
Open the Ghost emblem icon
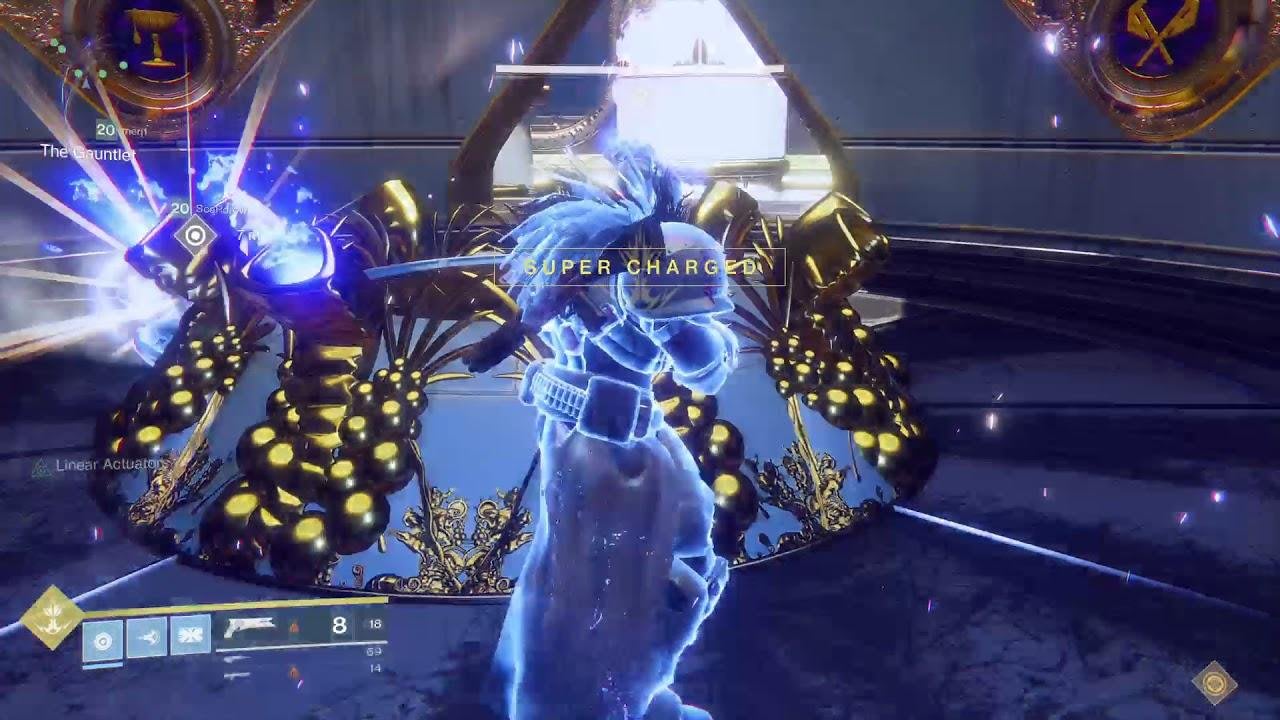point(1215,683)
